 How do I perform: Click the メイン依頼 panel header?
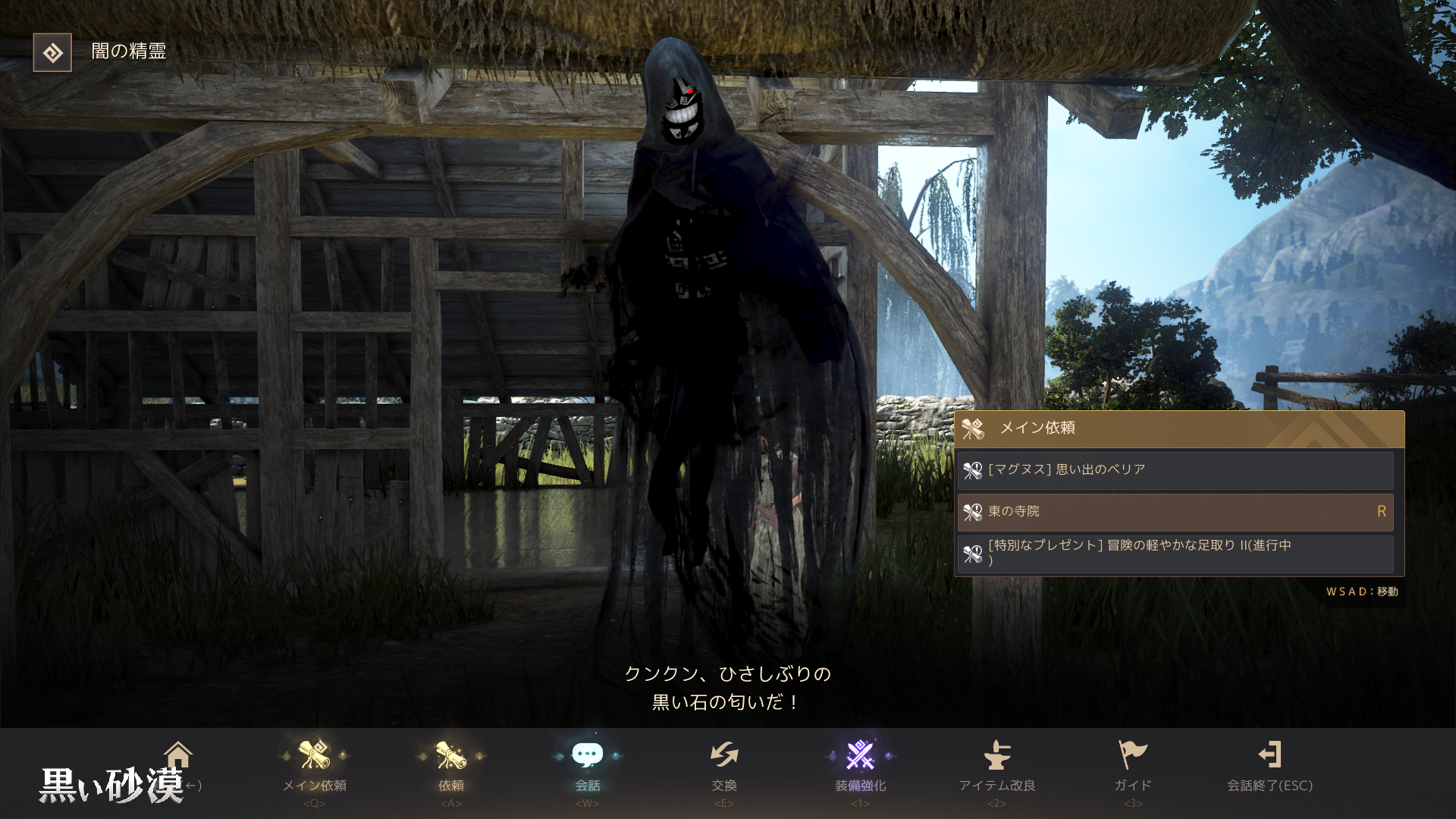[x=1178, y=428]
